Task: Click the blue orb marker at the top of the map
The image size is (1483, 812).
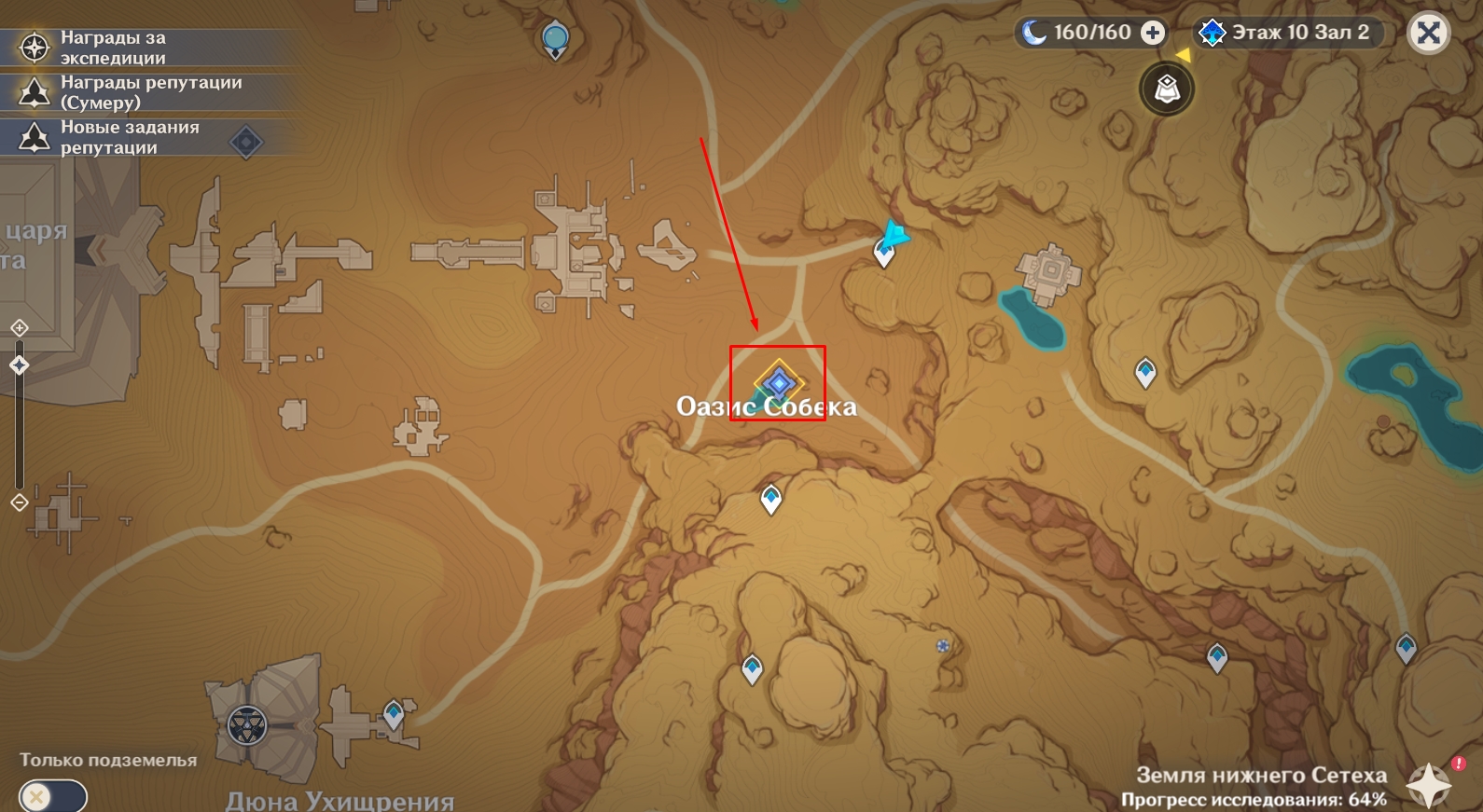Action: (x=556, y=39)
